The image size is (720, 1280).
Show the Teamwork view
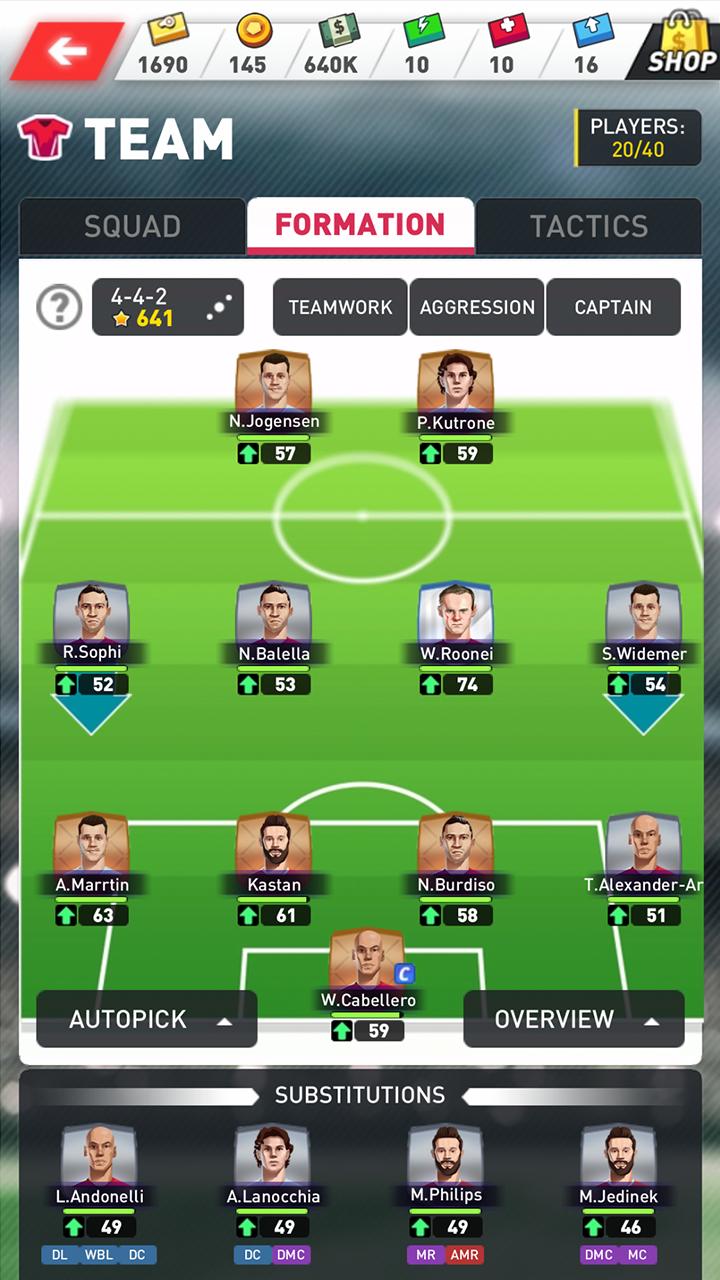click(340, 307)
